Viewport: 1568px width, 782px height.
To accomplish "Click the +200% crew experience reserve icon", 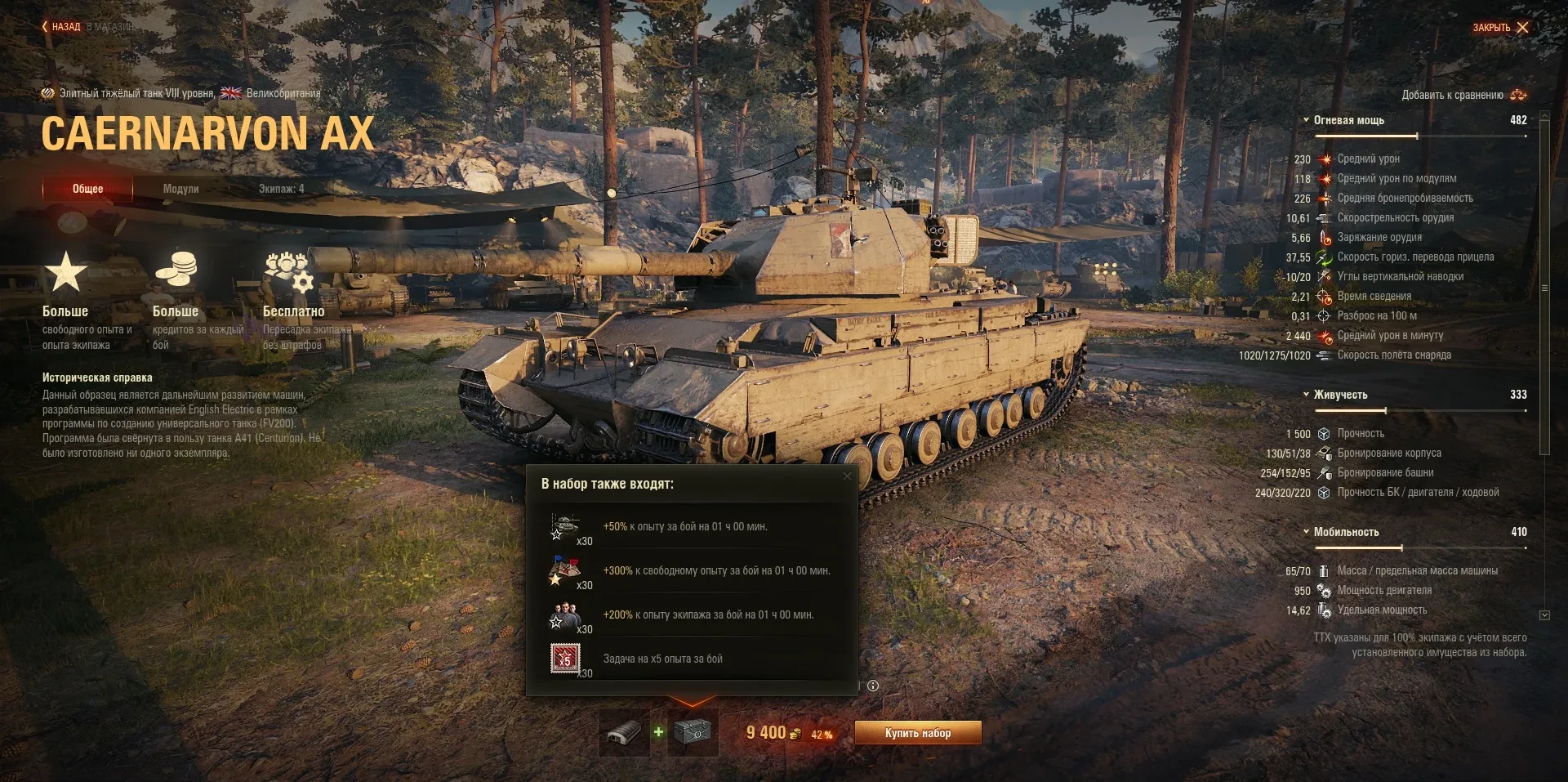I will 564,615.
